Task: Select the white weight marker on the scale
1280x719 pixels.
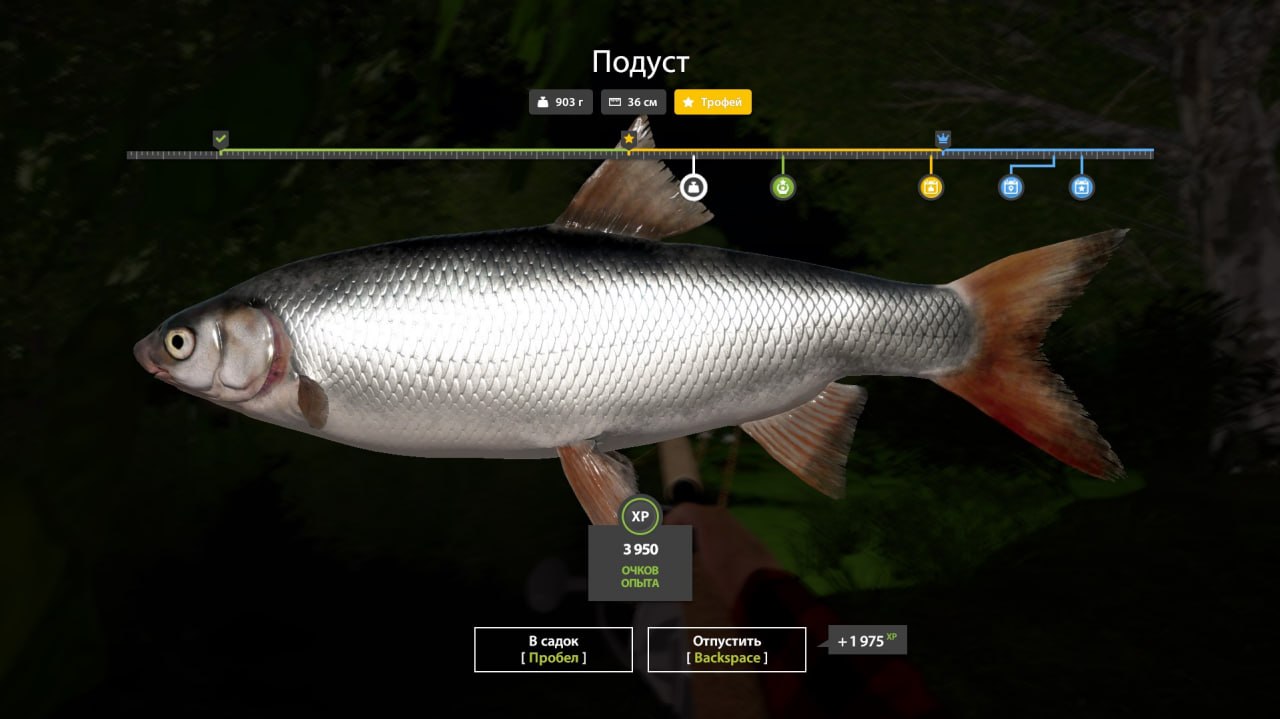Action: (693, 187)
